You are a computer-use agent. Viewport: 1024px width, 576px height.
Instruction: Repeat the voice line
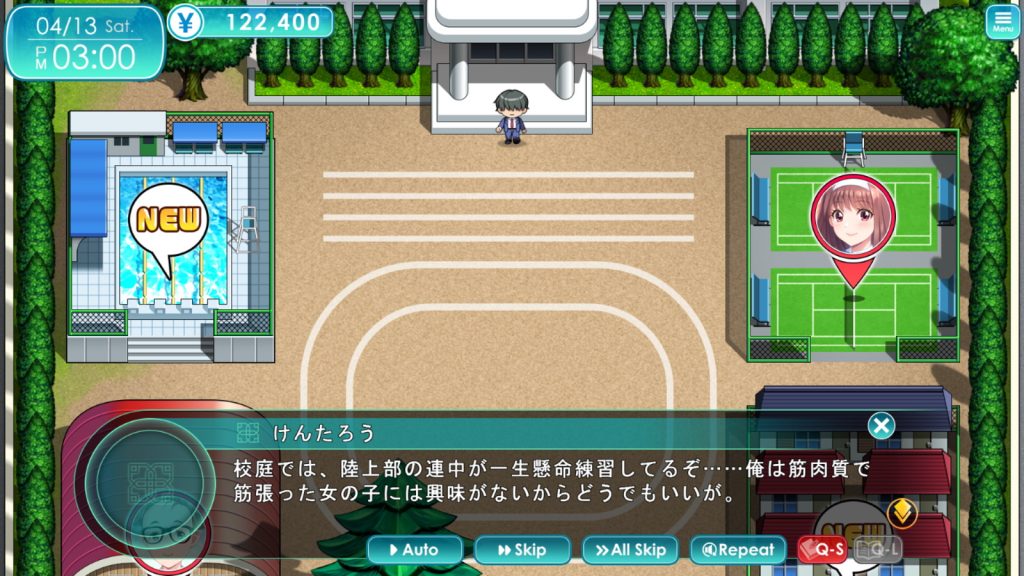point(738,549)
